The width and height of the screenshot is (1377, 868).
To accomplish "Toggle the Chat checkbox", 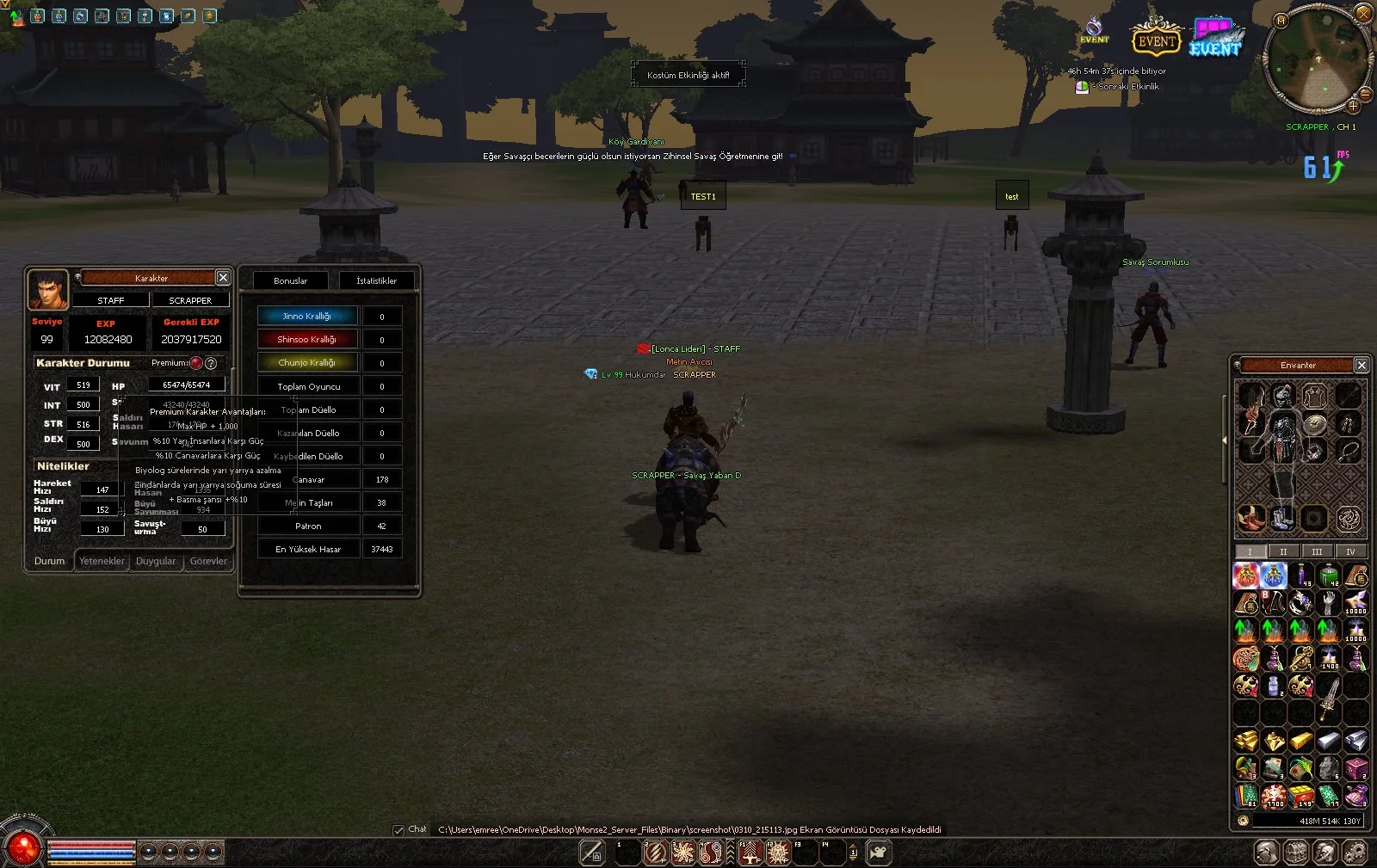I will point(398,830).
